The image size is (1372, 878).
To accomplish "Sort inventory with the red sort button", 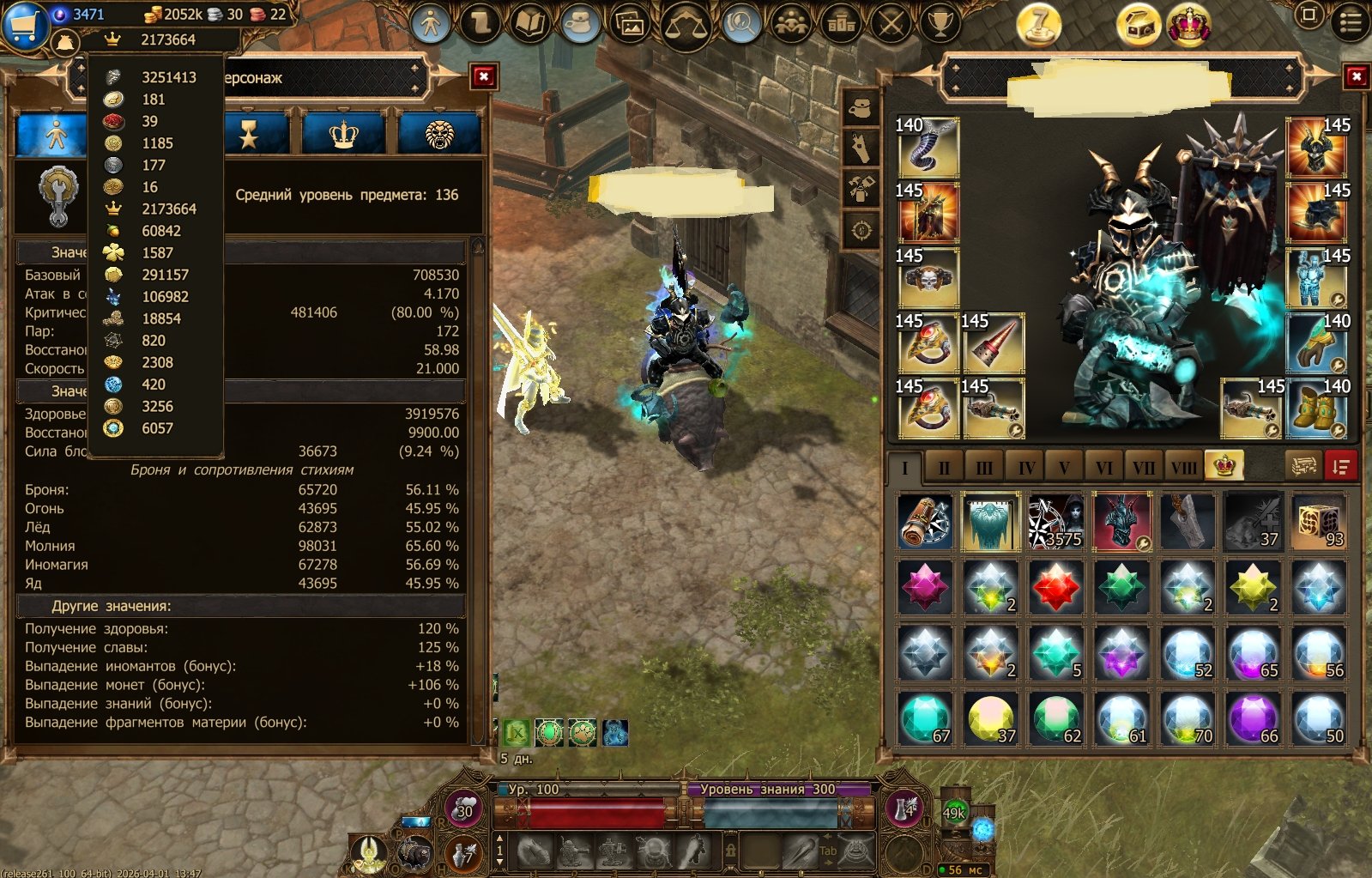I will point(1339,466).
